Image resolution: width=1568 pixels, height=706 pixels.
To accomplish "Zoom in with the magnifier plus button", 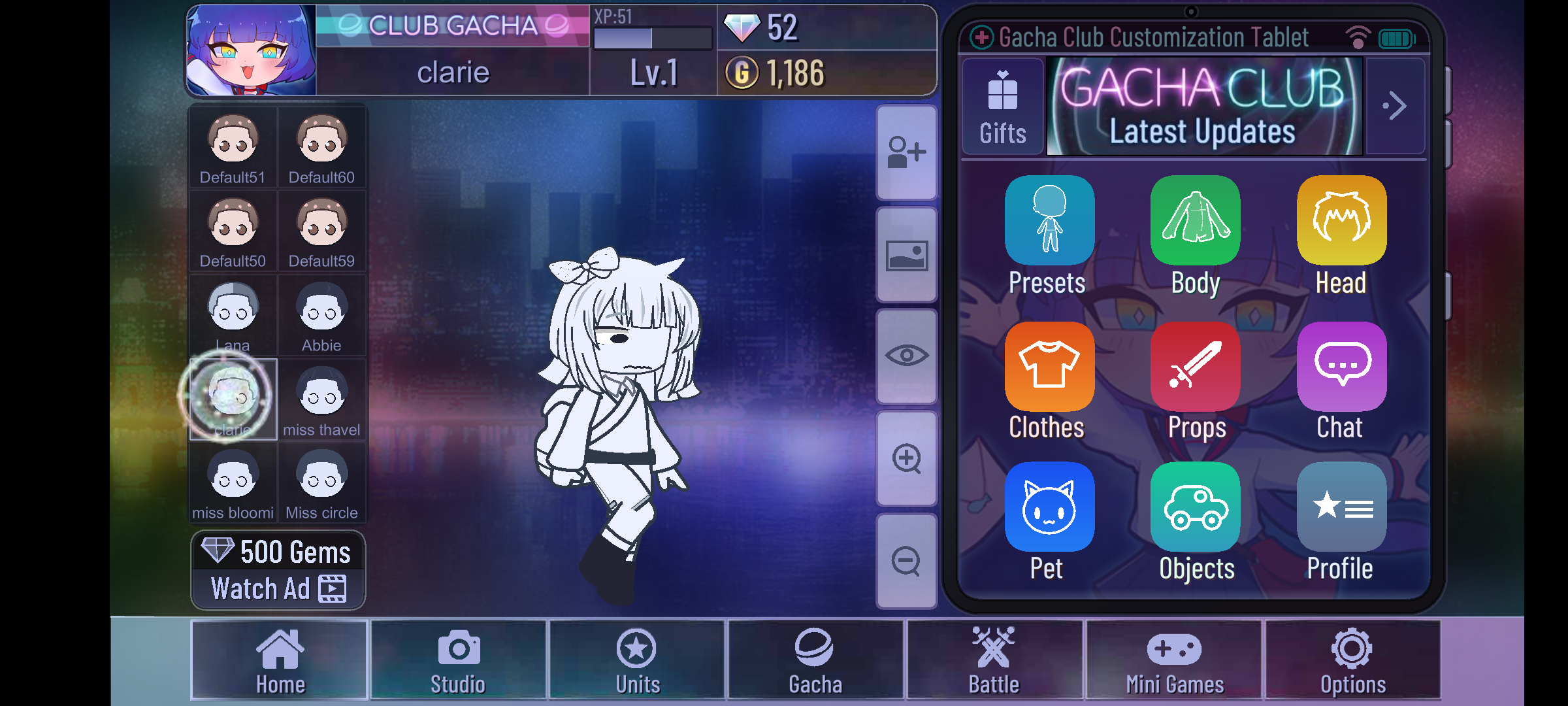I will (x=907, y=458).
